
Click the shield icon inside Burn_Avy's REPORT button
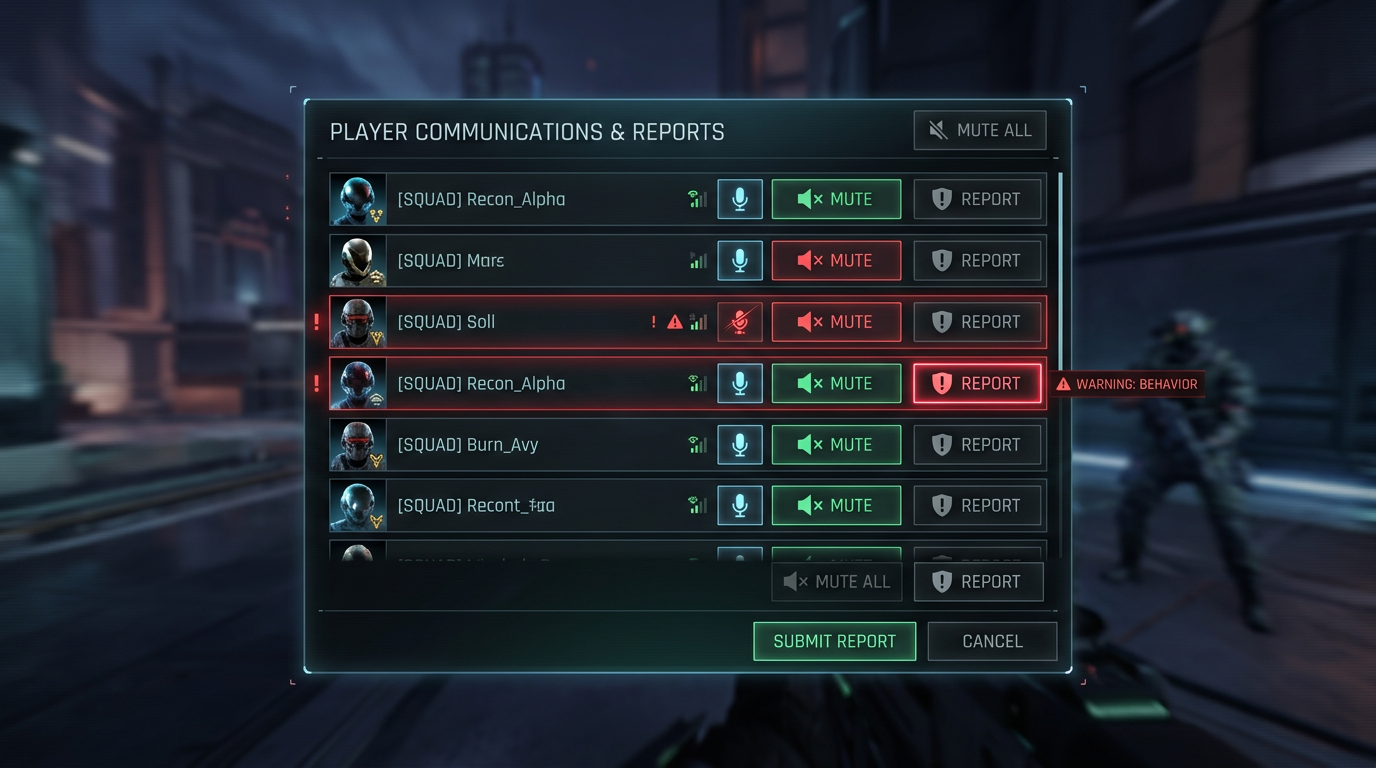point(941,444)
